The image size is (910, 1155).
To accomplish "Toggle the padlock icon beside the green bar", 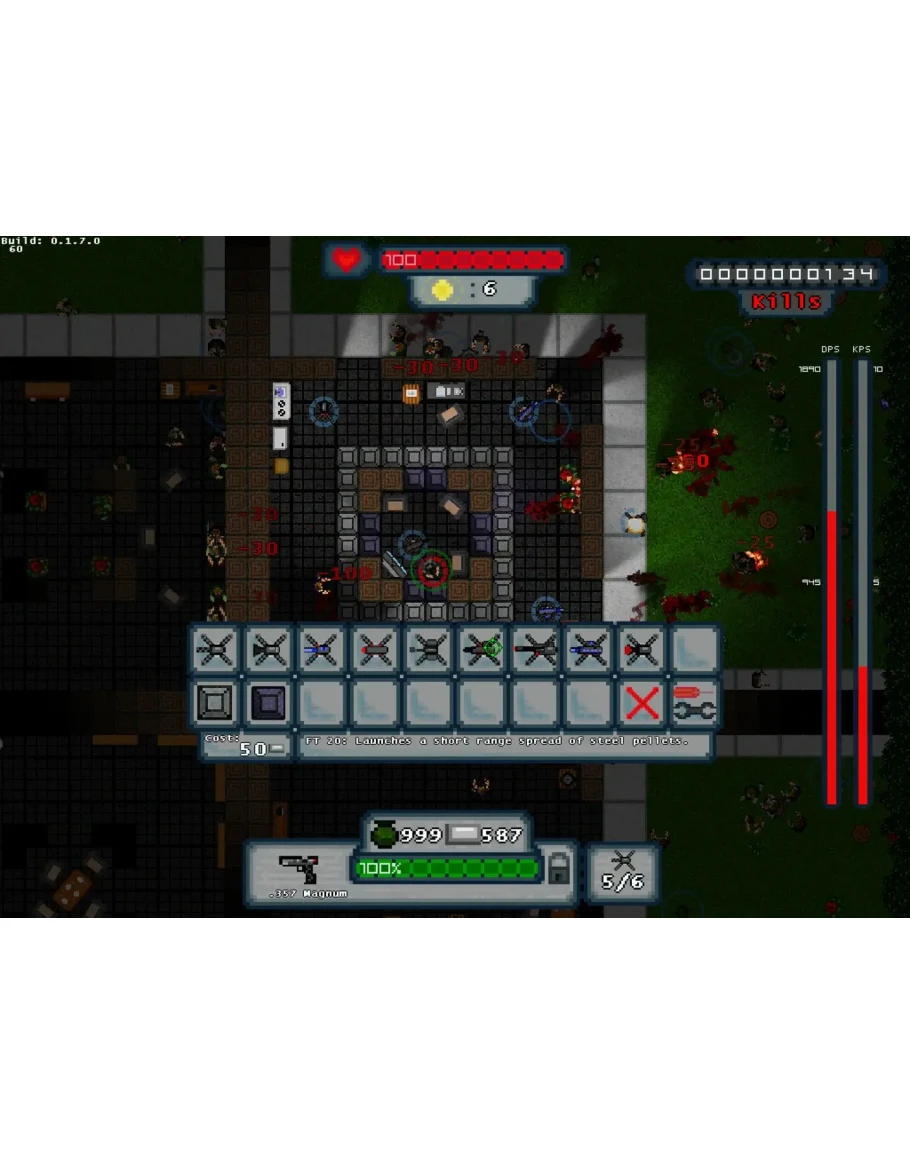I will [x=559, y=870].
